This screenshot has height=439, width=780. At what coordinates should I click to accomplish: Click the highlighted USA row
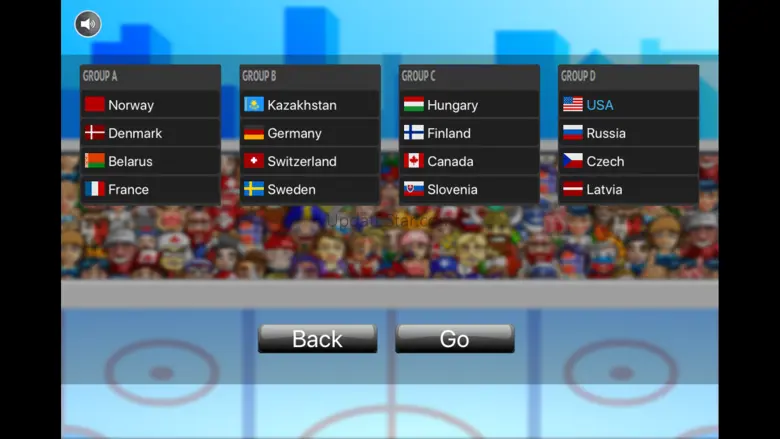point(628,105)
